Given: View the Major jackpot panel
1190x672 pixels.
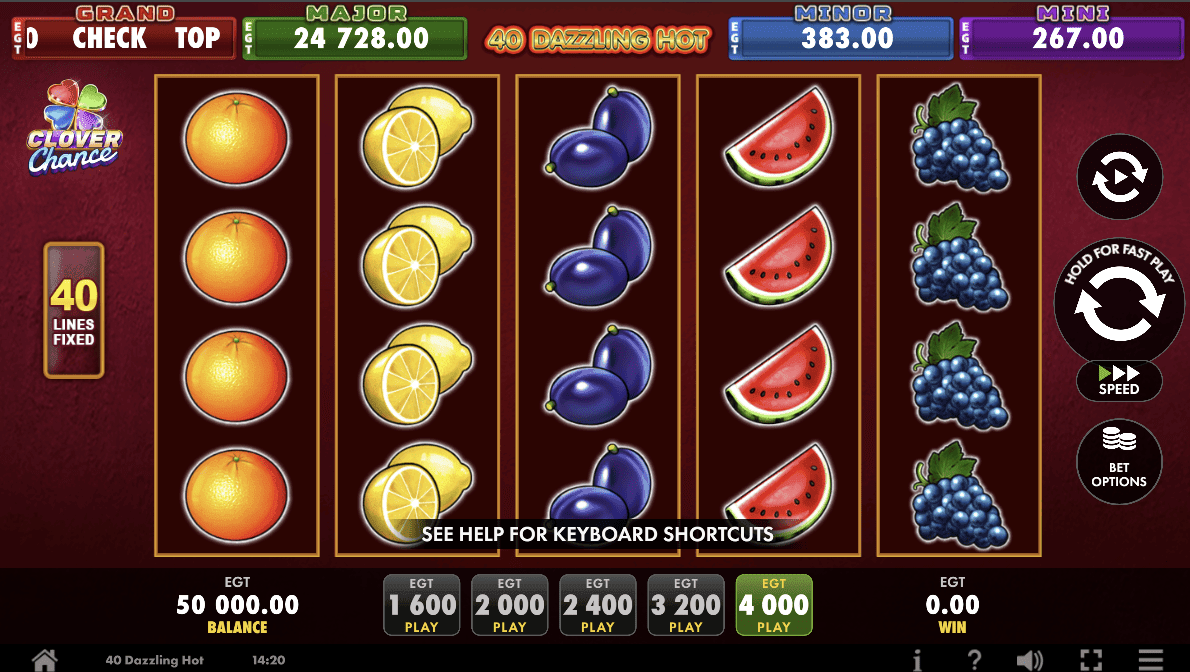Looking at the screenshot, I should (355, 38).
